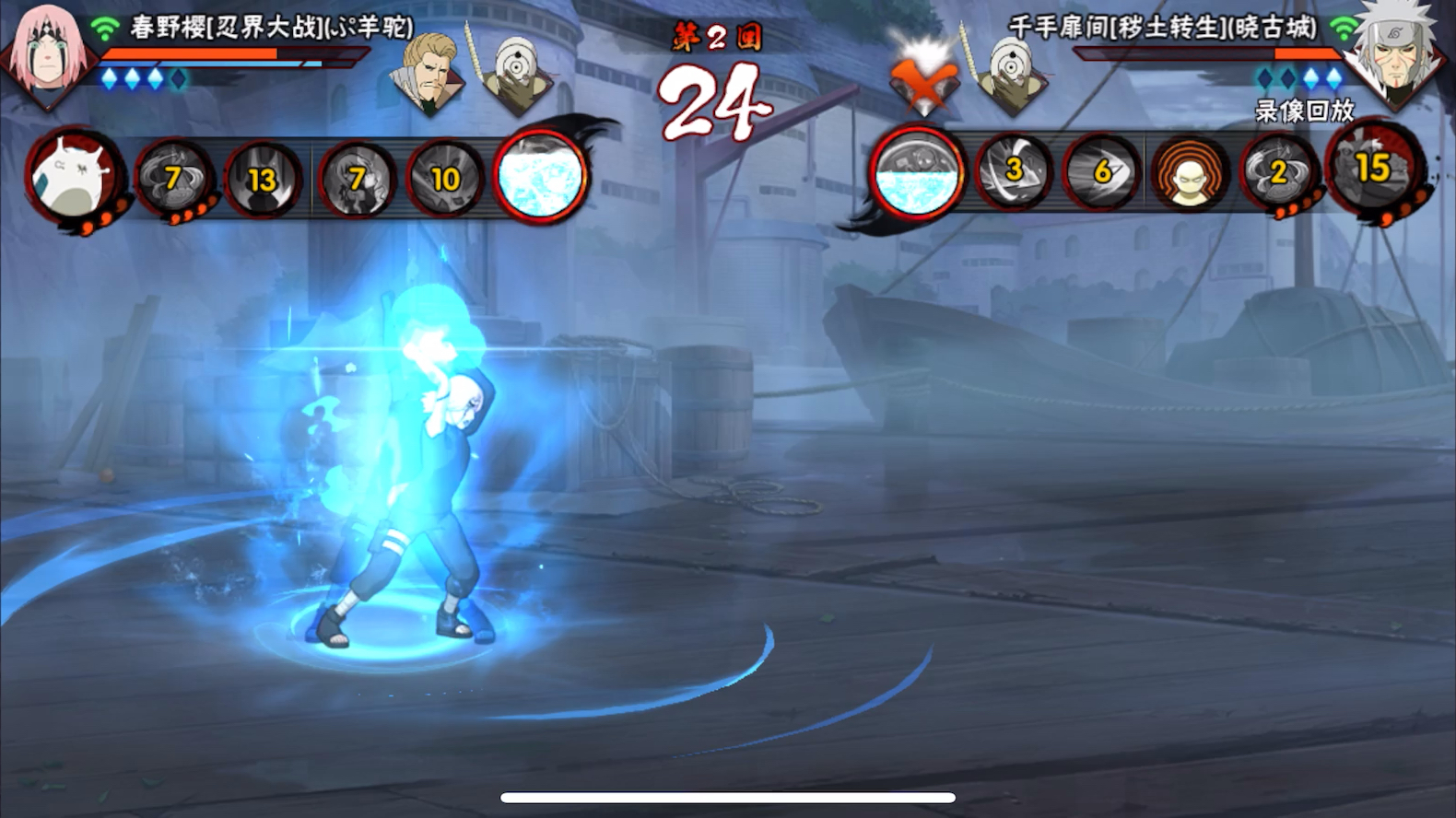Tap the skill showing cooldown 15
Image resolution: width=1456 pixels, height=818 pixels.
point(1373,169)
